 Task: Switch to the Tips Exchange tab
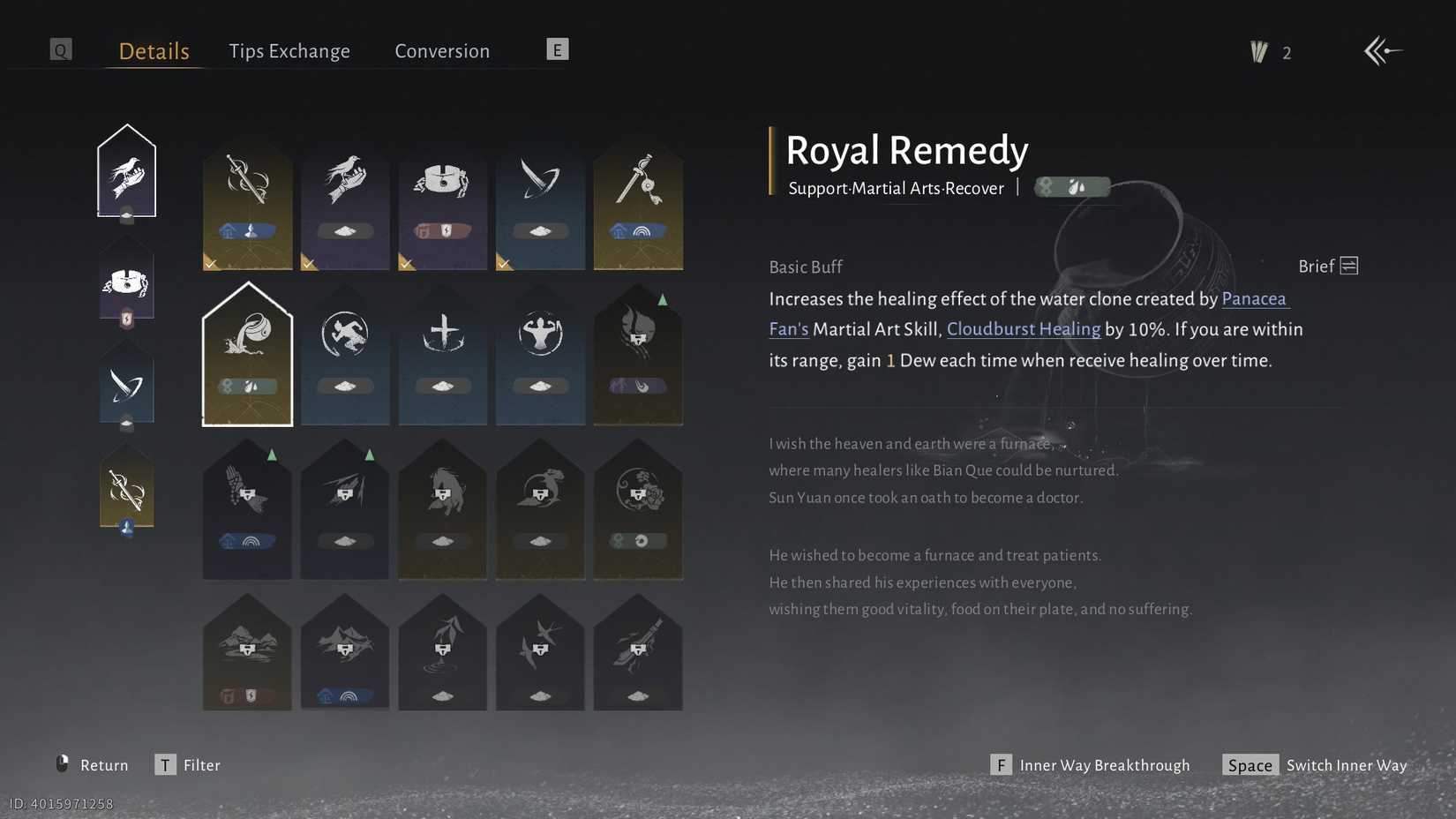coord(289,50)
